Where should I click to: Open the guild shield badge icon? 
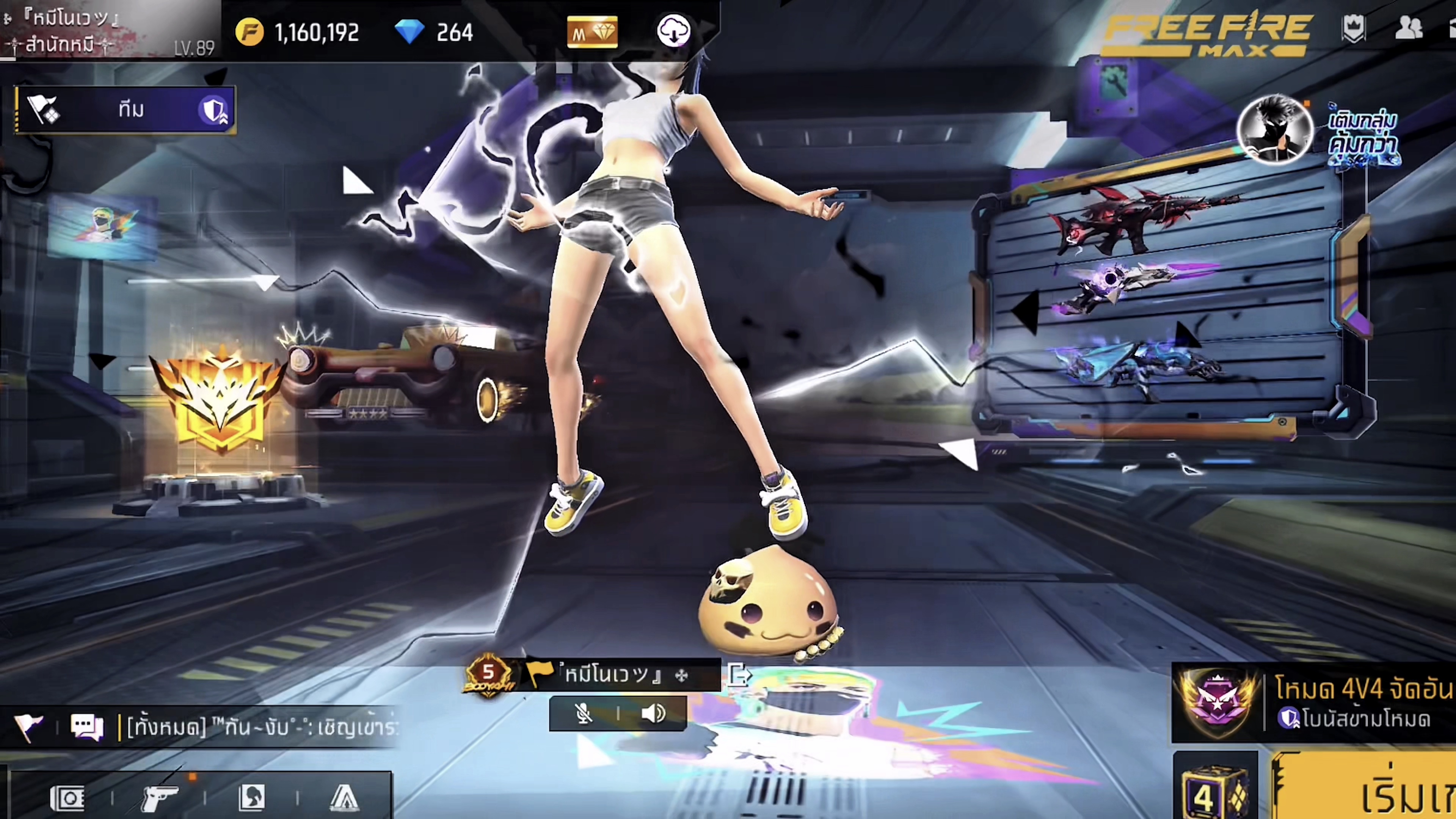click(x=1353, y=28)
